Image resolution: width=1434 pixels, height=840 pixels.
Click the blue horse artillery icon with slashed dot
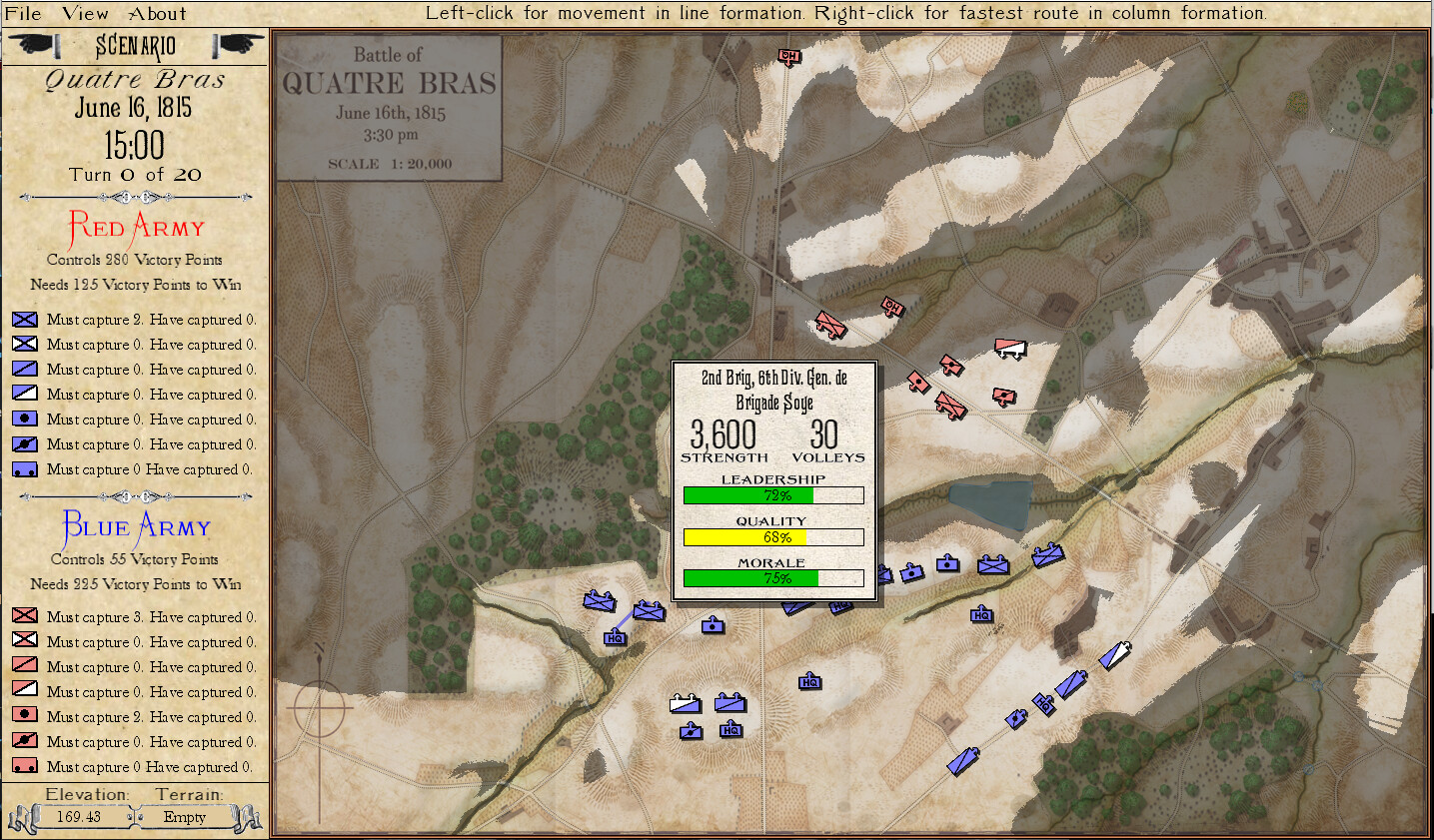point(25,443)
